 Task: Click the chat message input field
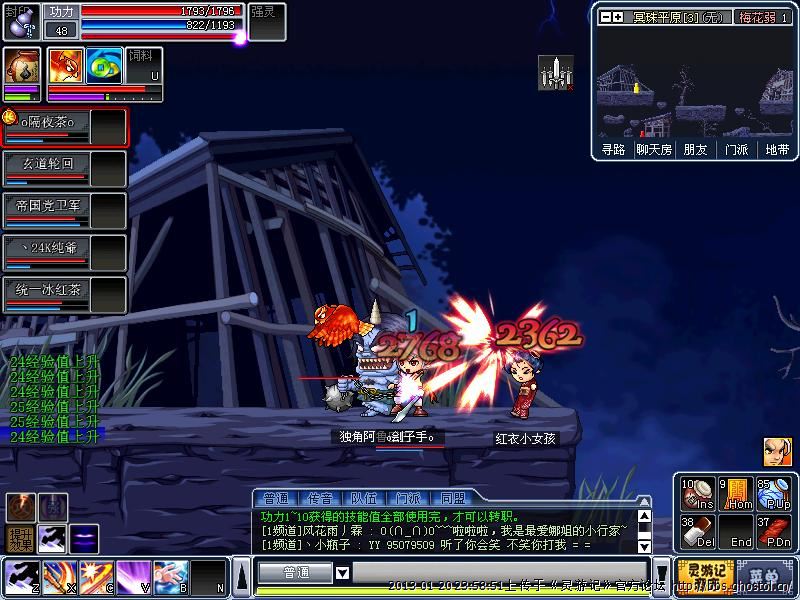(500, 573)
